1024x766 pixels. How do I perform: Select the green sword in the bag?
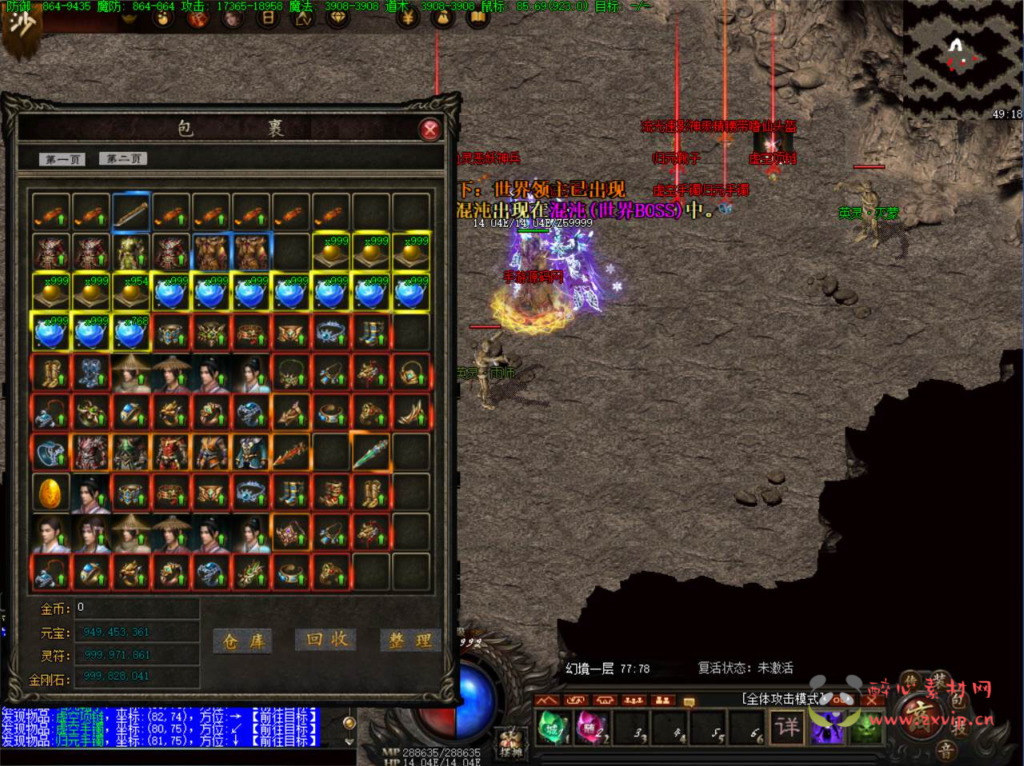click(x=371, y=452)
